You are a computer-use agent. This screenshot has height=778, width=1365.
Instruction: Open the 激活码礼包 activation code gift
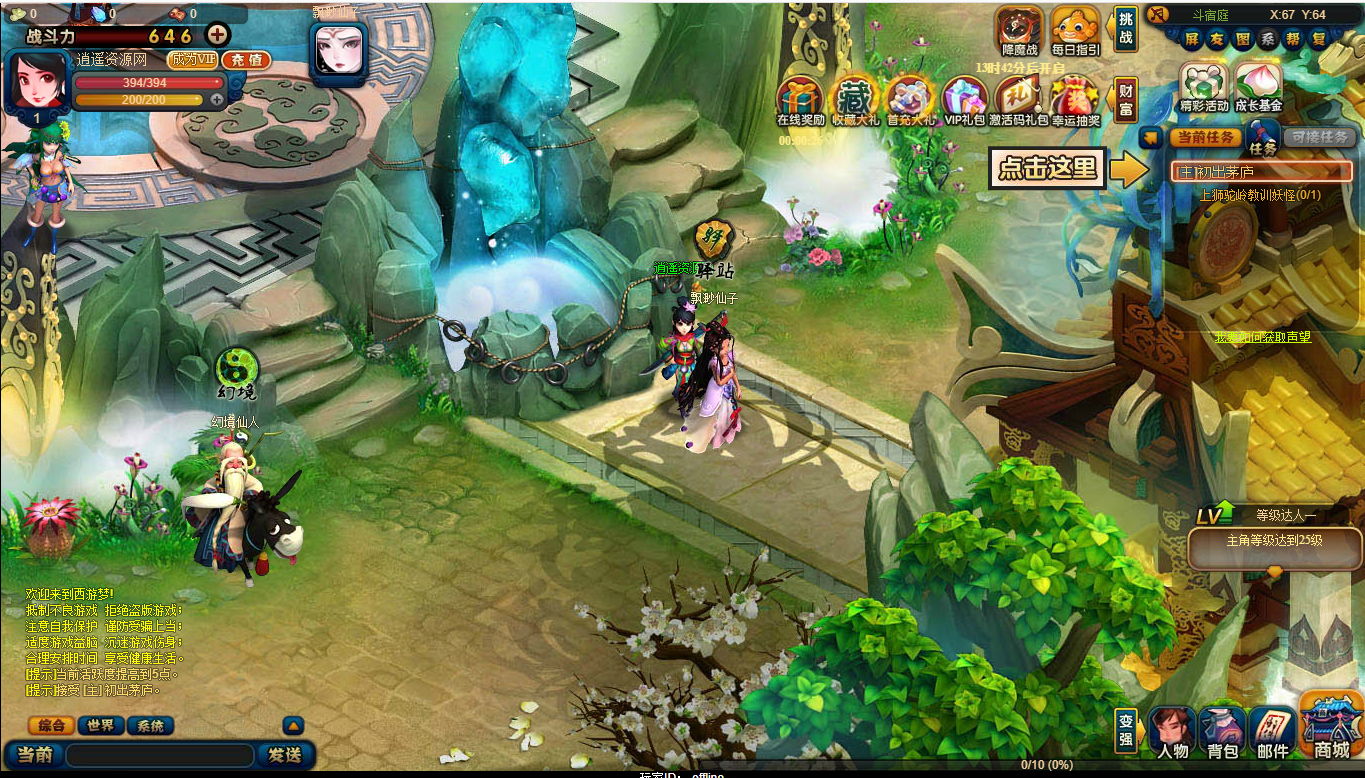tap(1019, 102)
